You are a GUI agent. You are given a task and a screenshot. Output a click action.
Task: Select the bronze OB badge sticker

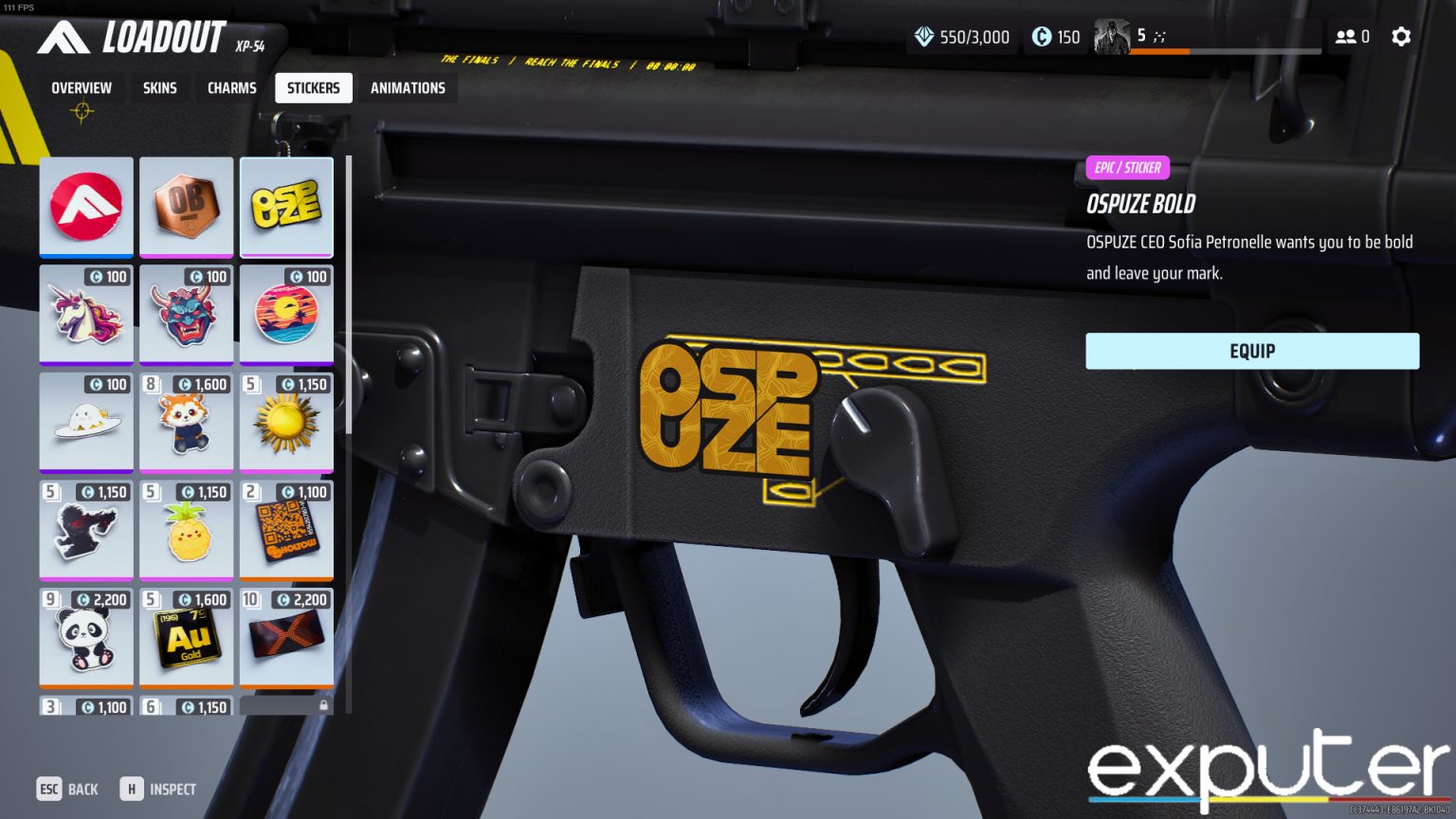186,207
